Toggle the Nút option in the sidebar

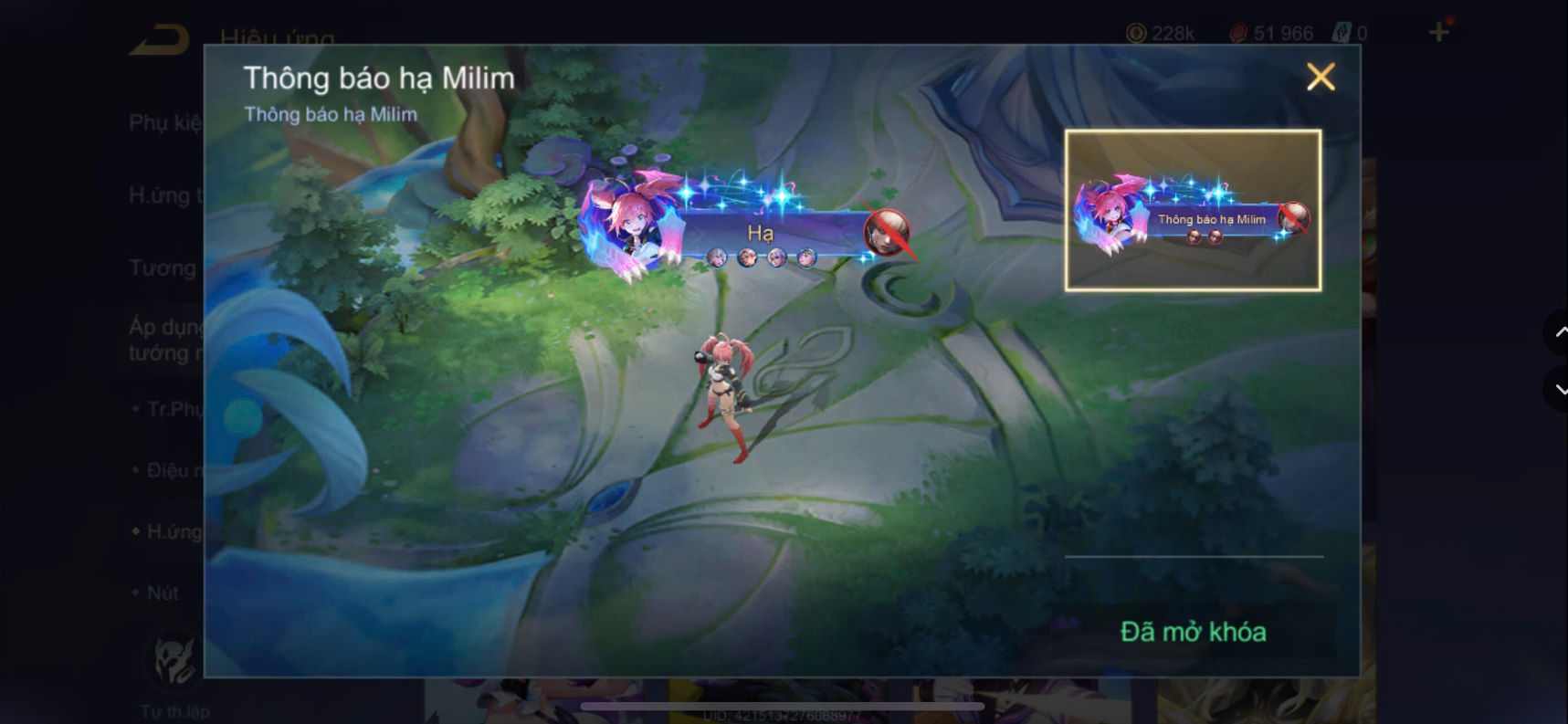164,593
